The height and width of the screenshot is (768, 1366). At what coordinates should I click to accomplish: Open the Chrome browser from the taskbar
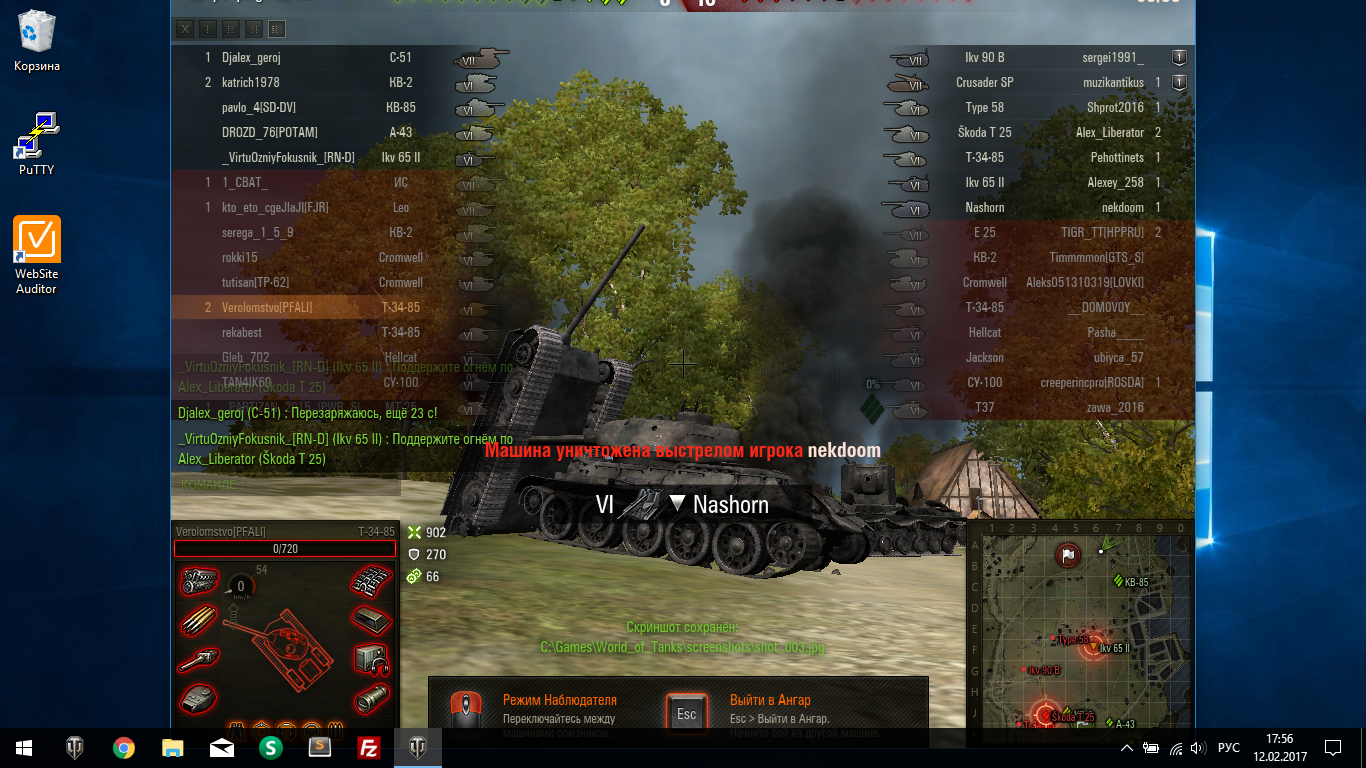[124, 747]
